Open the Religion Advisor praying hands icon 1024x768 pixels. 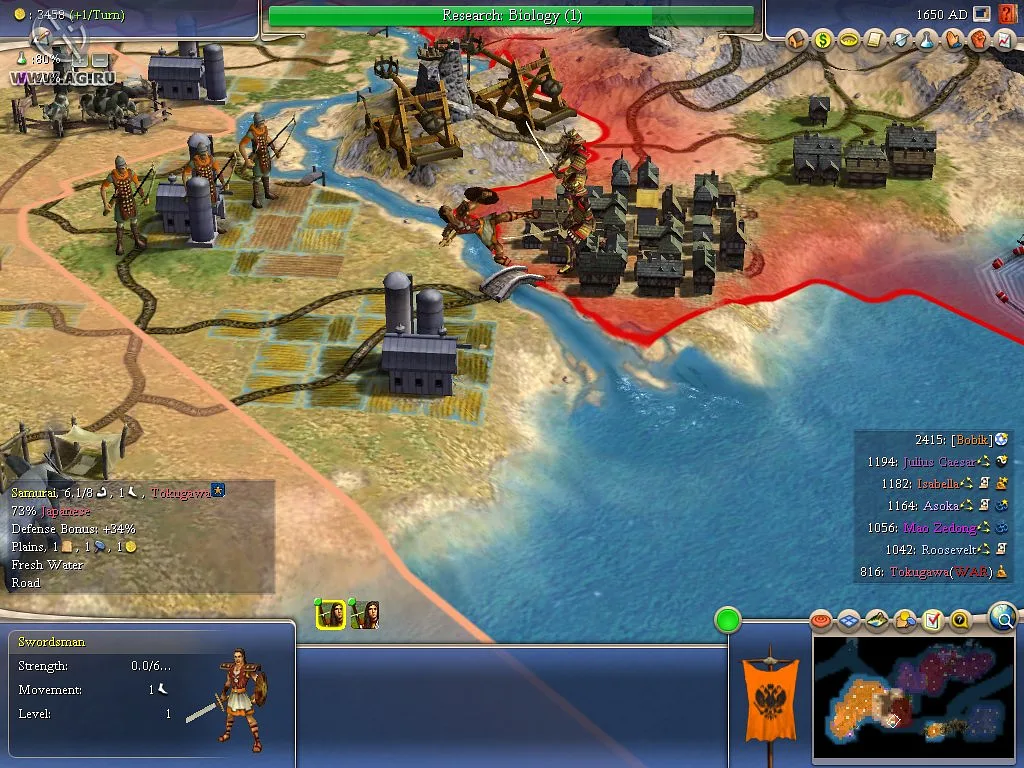(x=953, y=40)
